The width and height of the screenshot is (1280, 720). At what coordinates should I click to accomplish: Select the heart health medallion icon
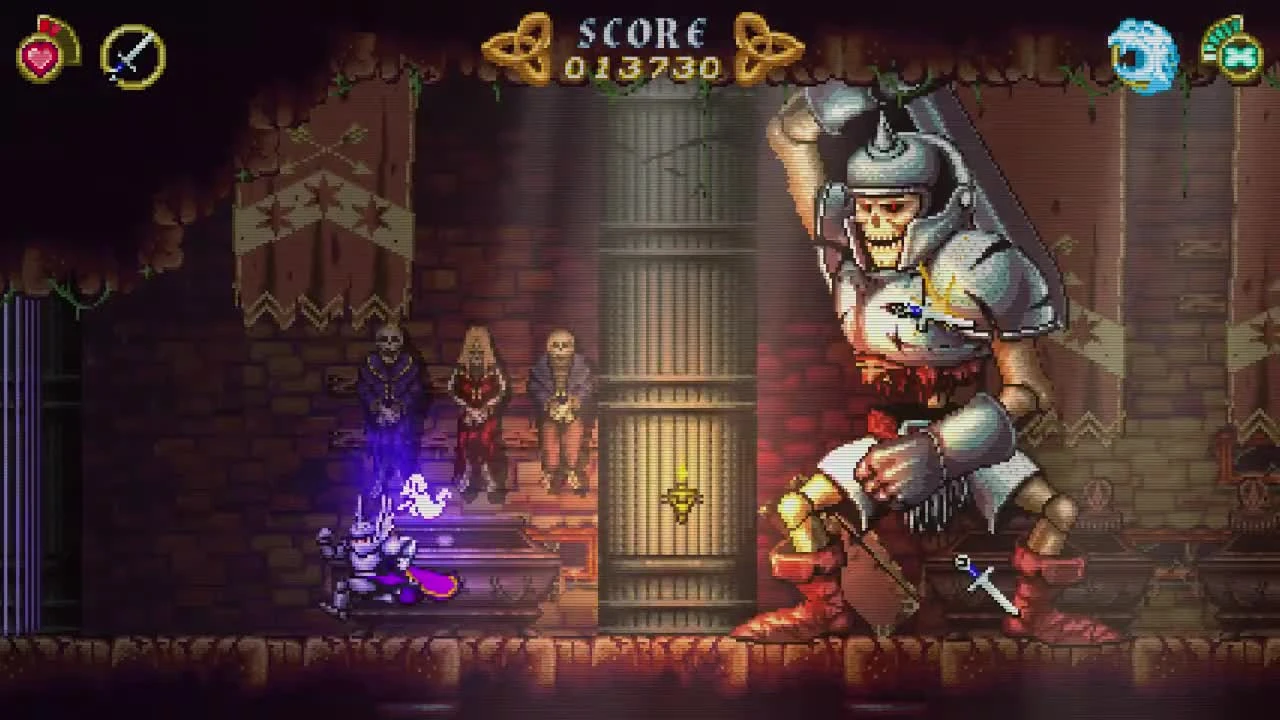[x=42, y=55]
